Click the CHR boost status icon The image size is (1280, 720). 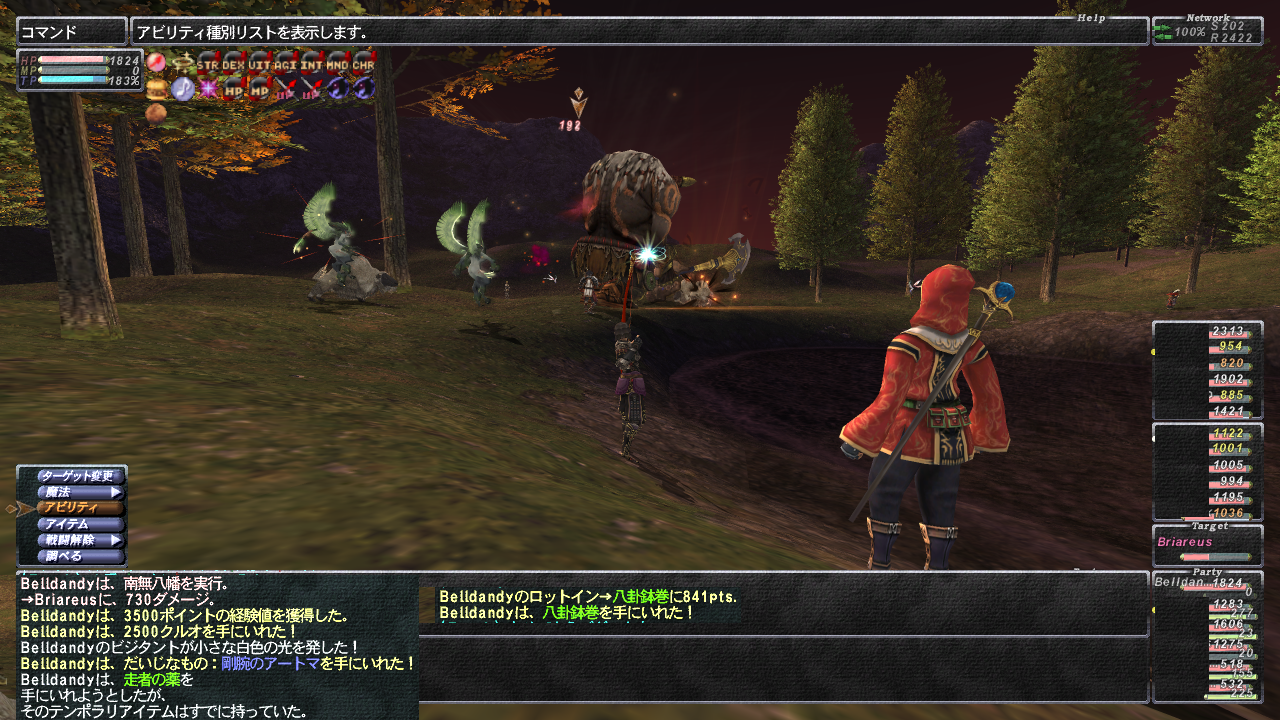coord(364,63)
